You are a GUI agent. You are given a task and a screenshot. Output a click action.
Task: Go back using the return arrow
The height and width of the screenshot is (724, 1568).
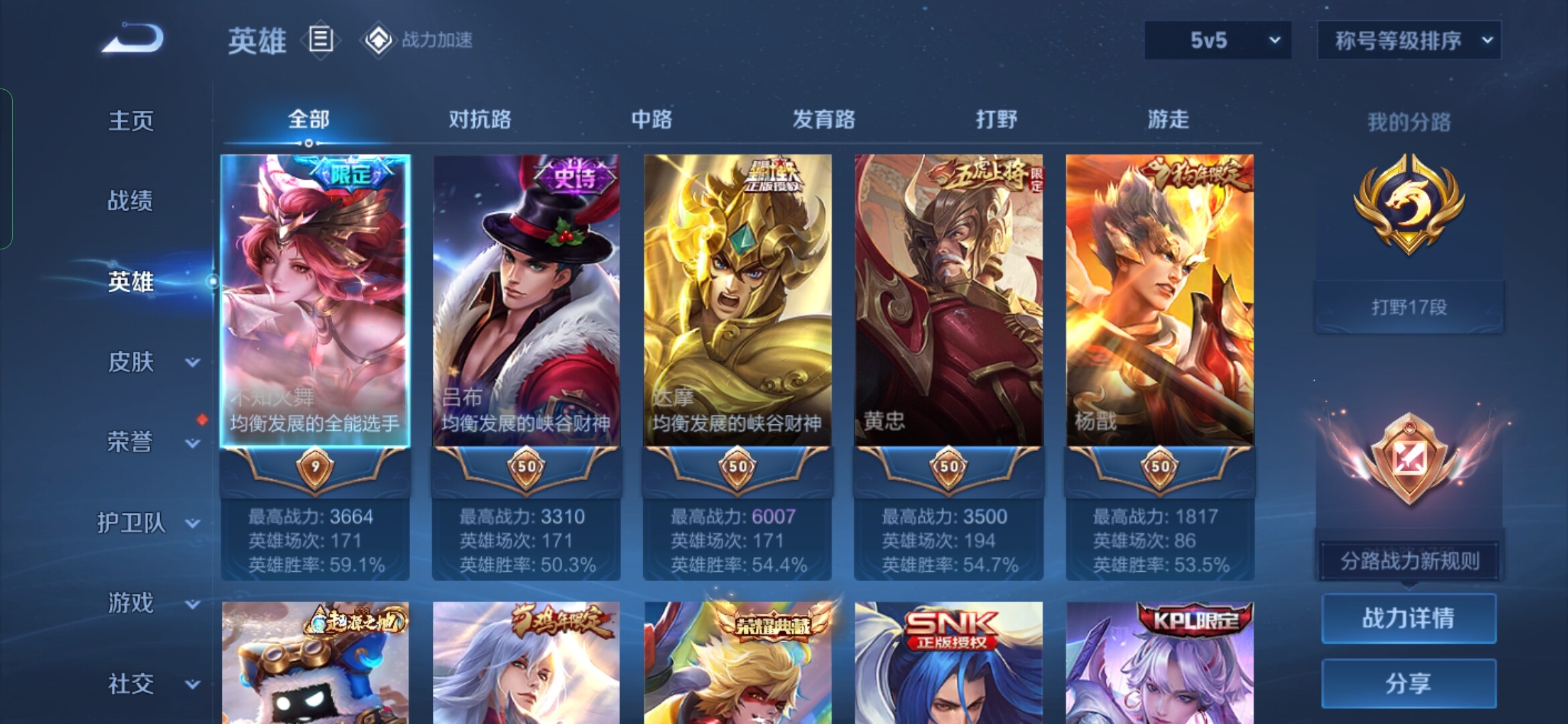[x=133, y=39]
